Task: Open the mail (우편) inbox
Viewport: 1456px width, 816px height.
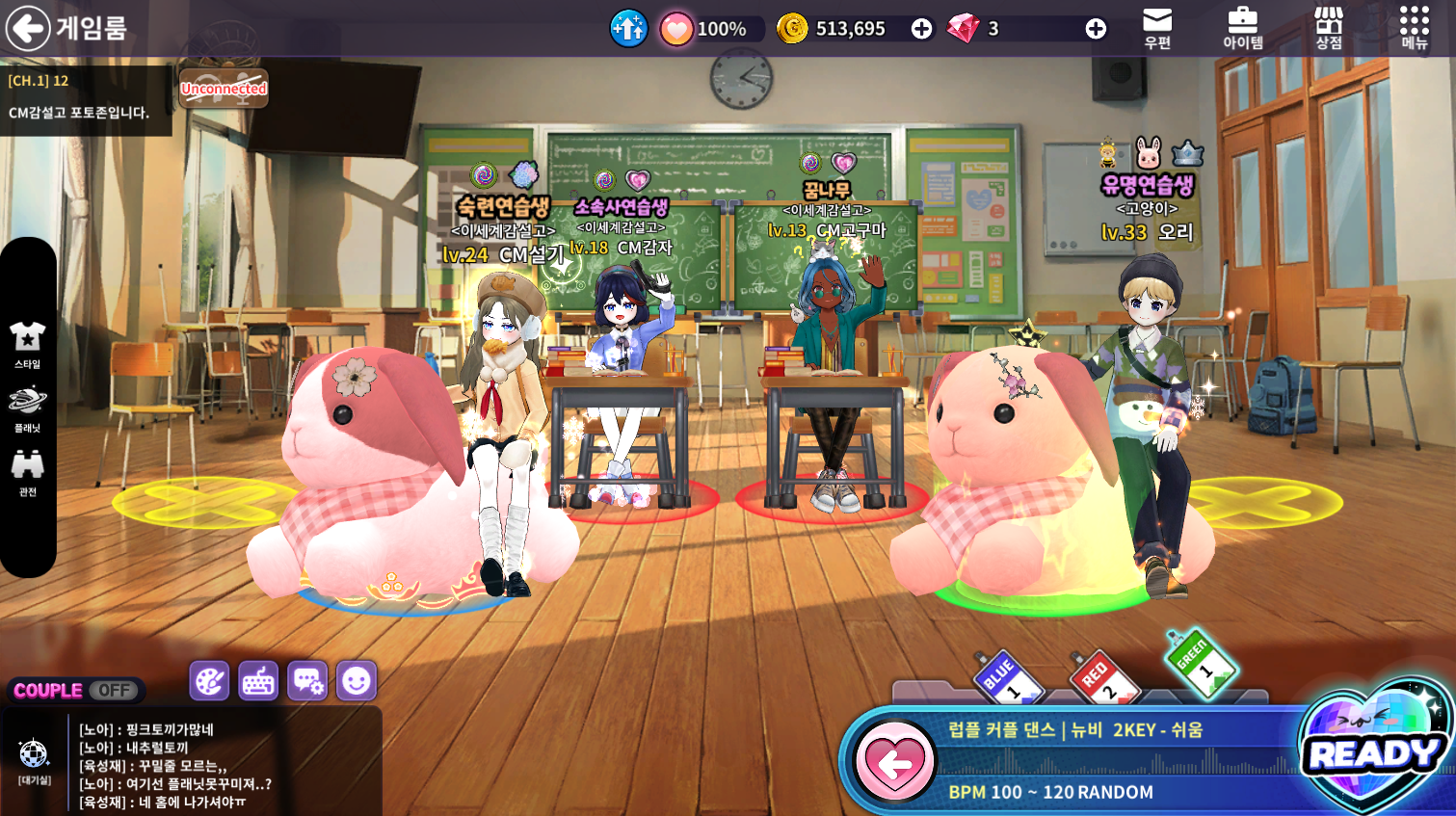Action: coord(1156,28)
